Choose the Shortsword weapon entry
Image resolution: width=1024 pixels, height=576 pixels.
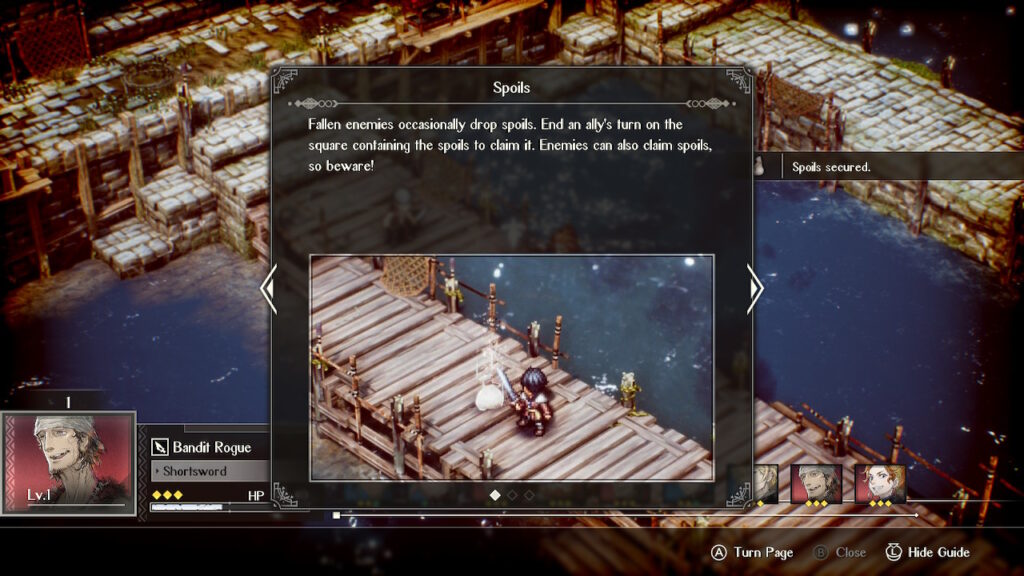[x=208, y=471]
